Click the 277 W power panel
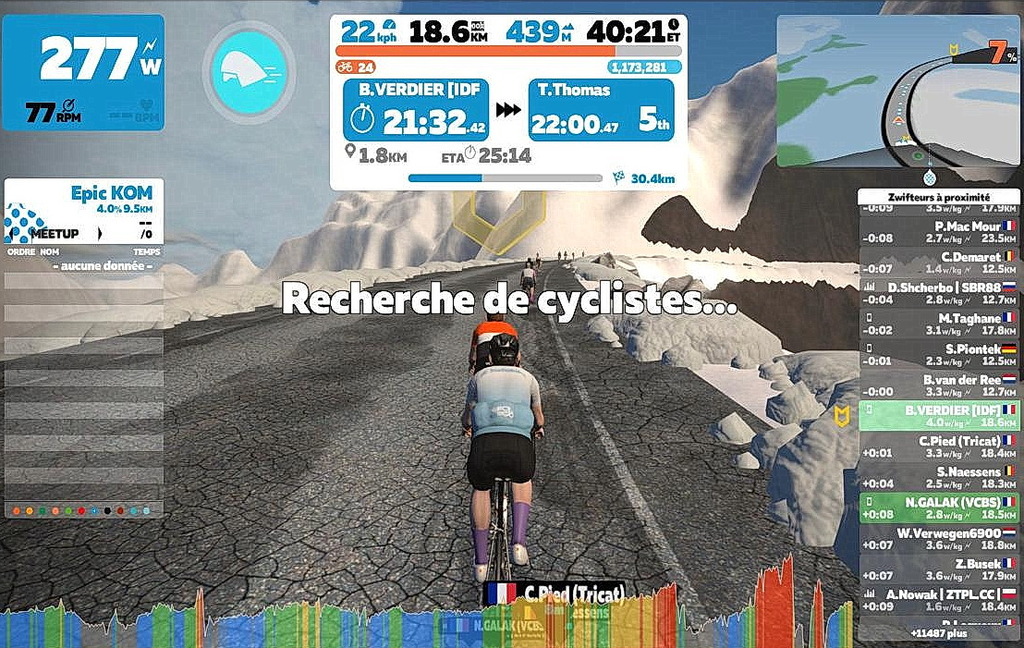The width and height of the screenshot is (1024, 648). (x=83, y=72)
